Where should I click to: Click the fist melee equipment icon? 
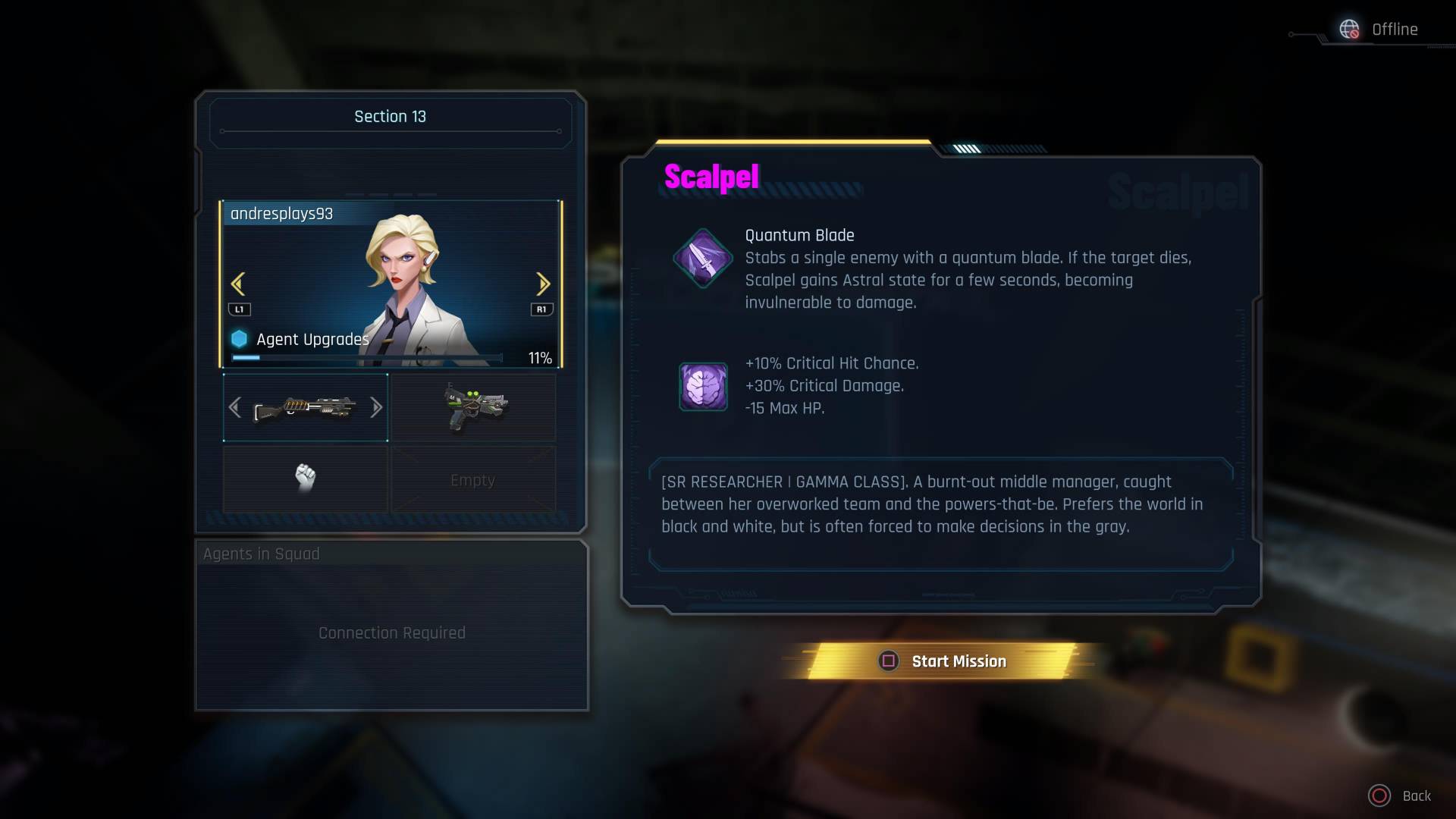coord(305,478)
